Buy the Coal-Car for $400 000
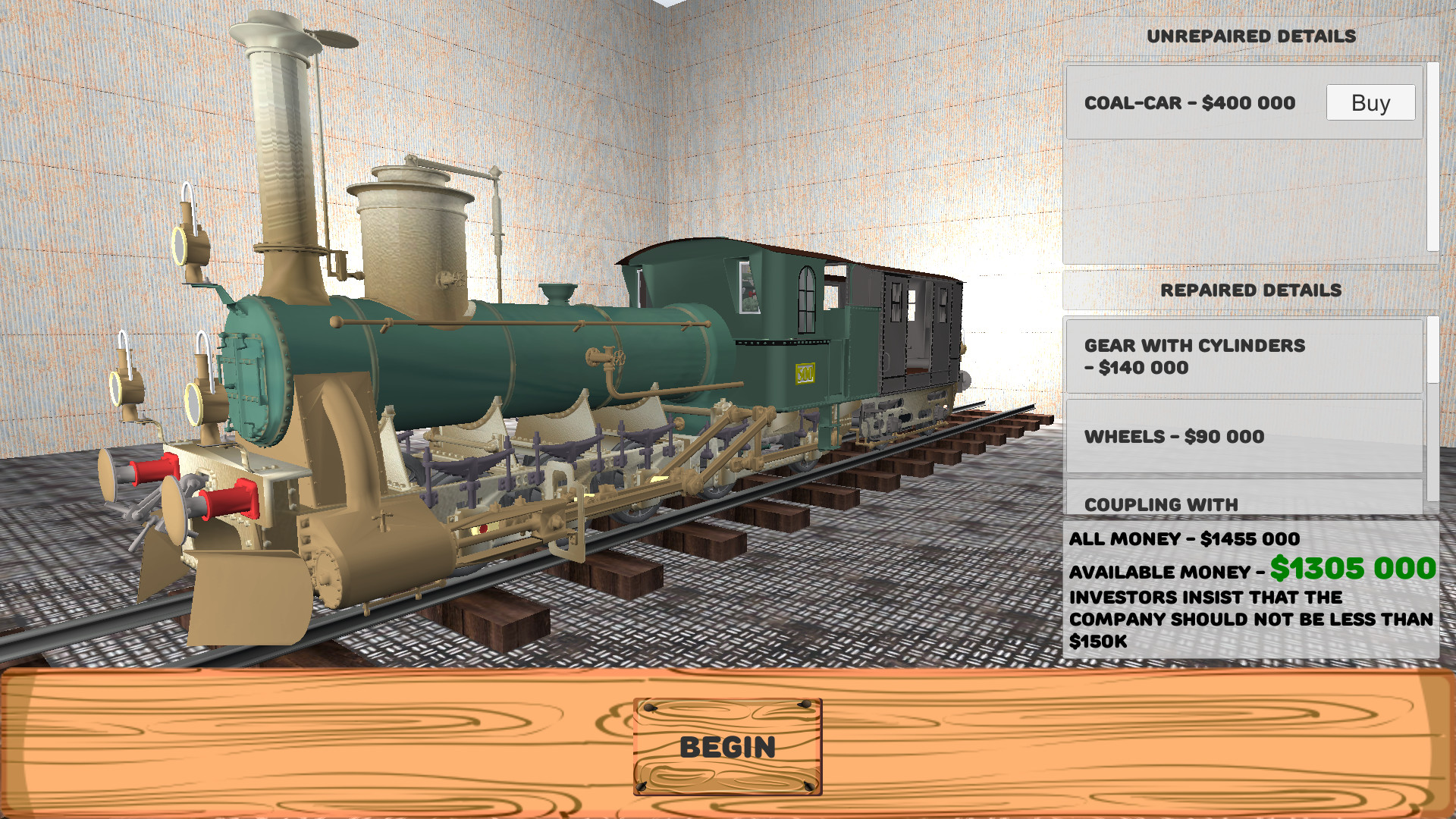Image resolution: width=1456 pixels, height=819 pixels. tap(1370, 102)
